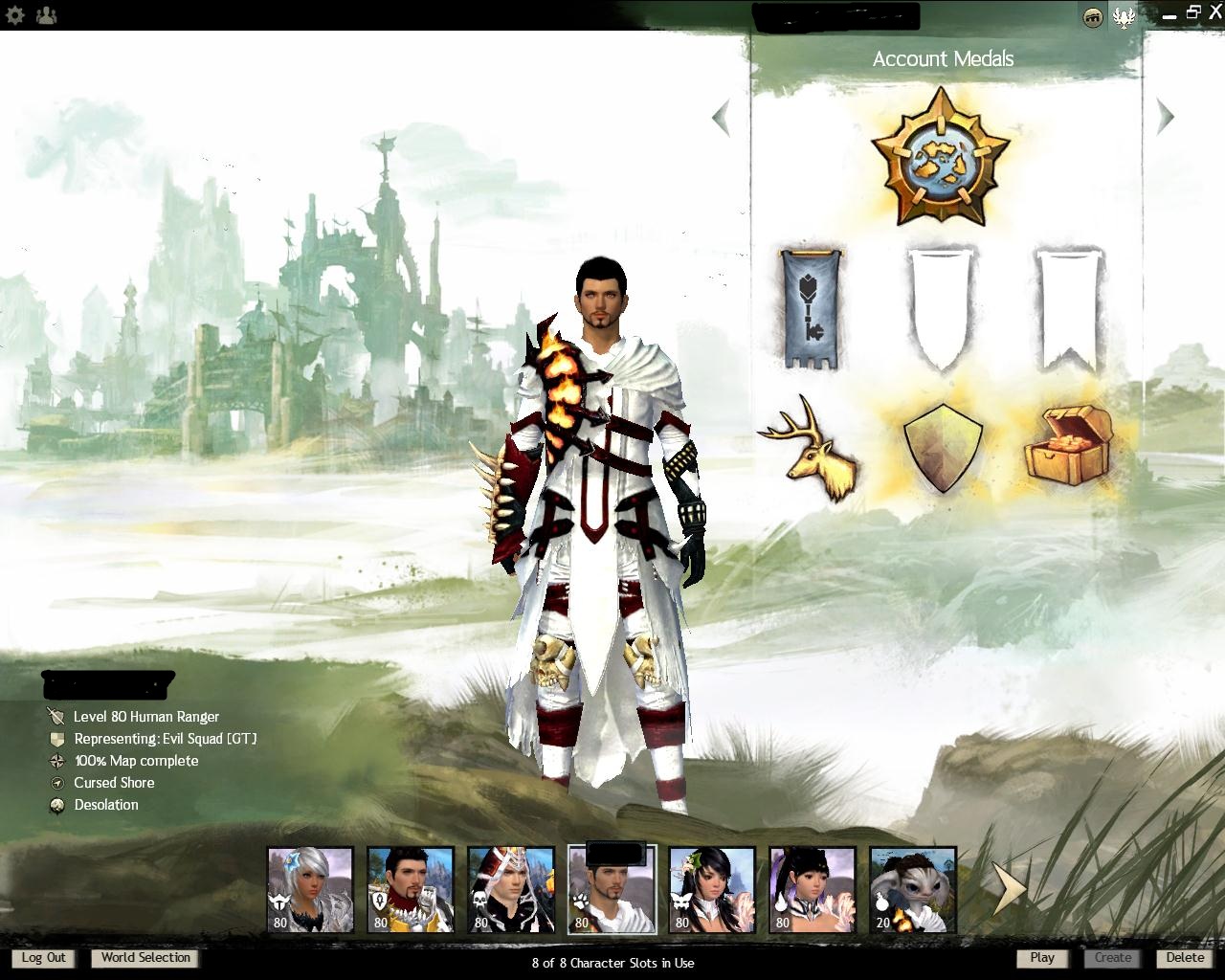Click the Delete character button
This screenshot has height=980, width=1225.
click(x=1185, y=958)
